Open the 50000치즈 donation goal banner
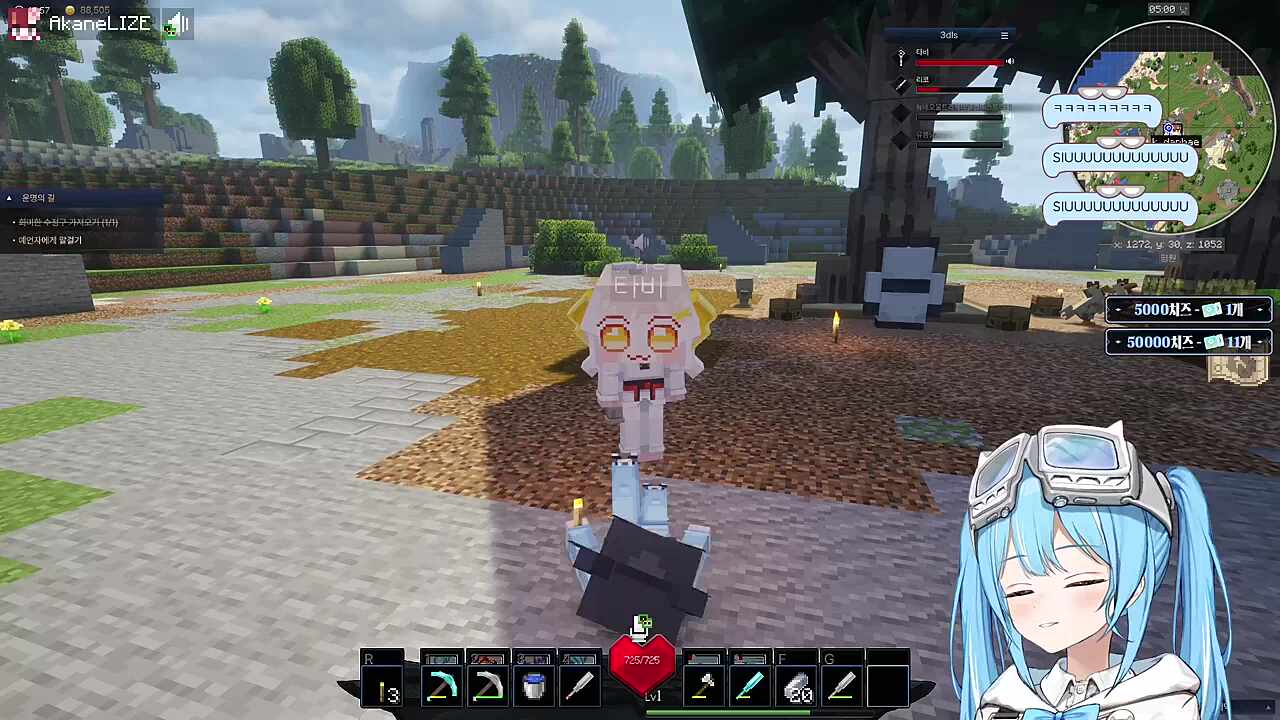 1188,342
